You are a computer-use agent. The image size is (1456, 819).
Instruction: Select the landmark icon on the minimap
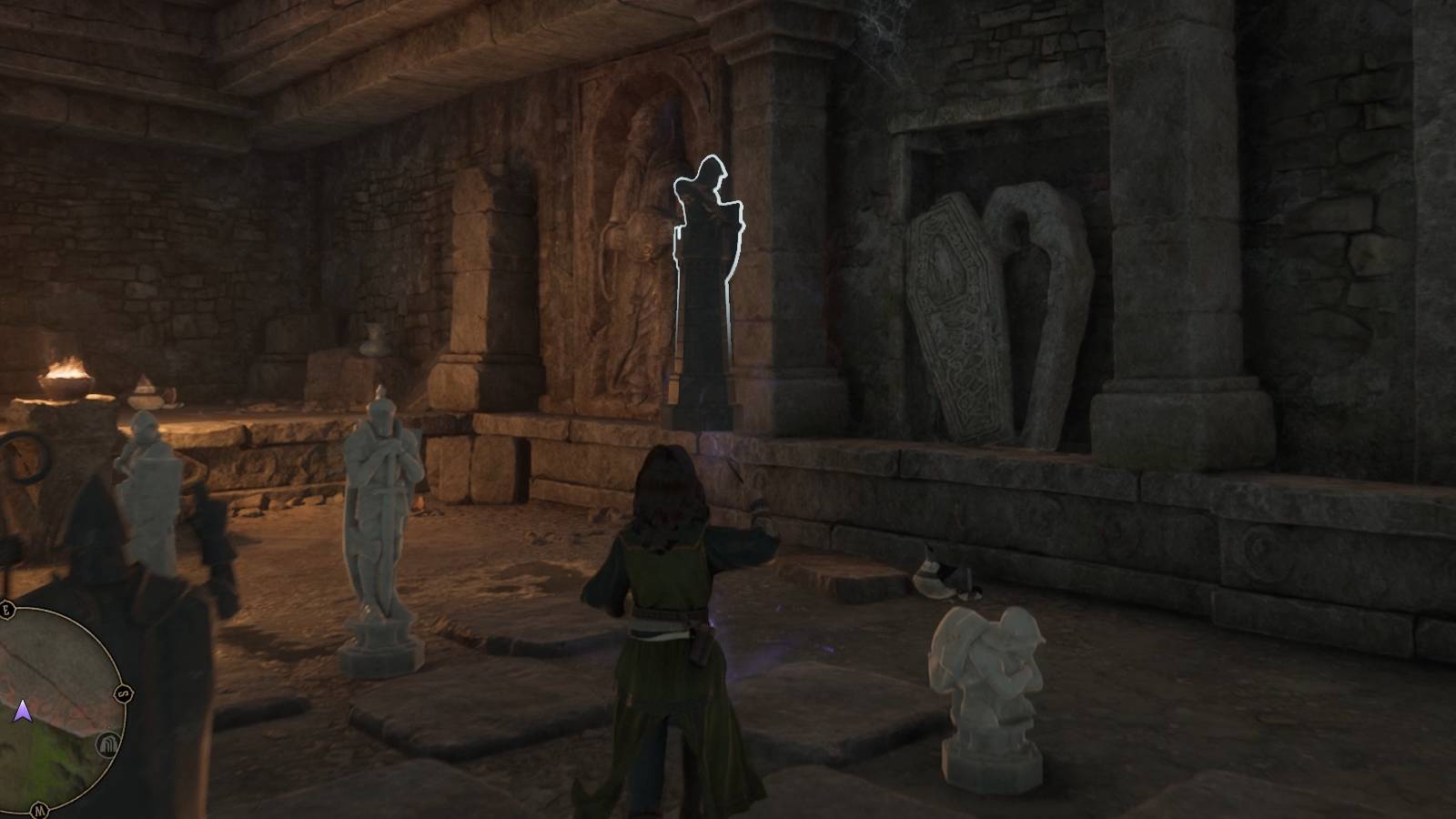point(107,744)
